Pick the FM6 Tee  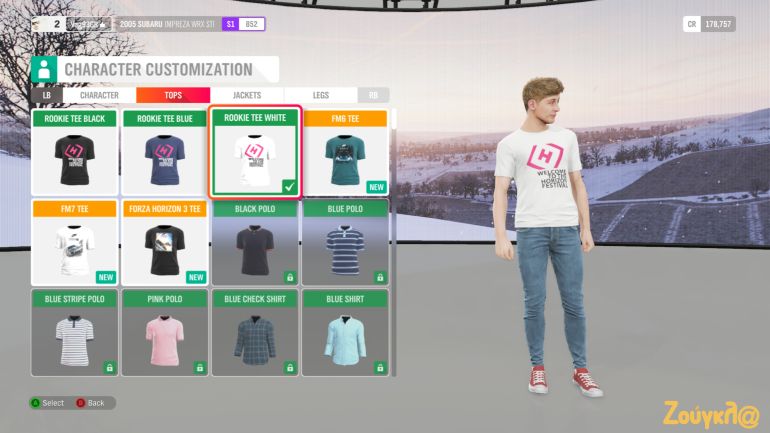344,153
